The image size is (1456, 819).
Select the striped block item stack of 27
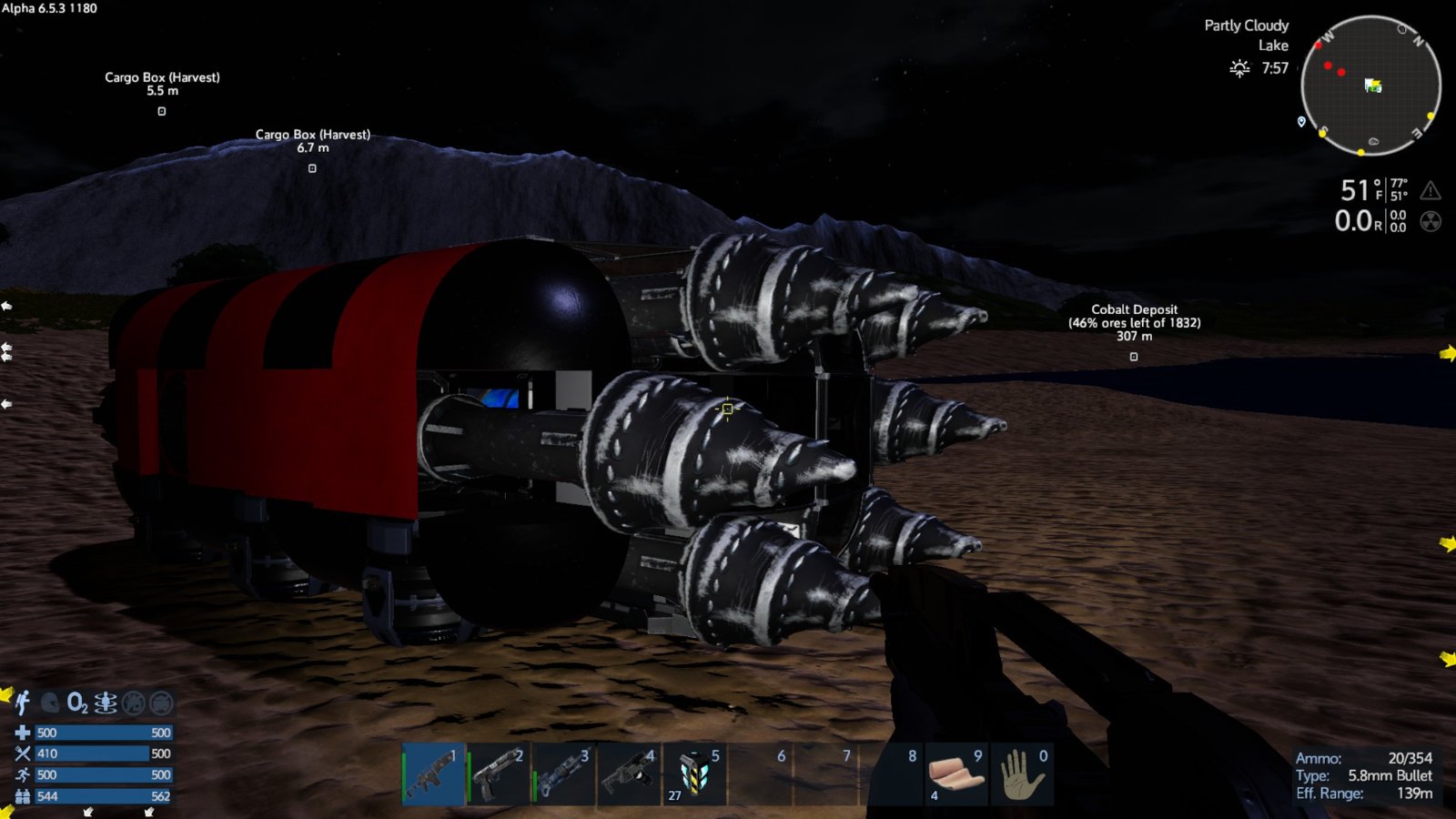coord(695,774)
